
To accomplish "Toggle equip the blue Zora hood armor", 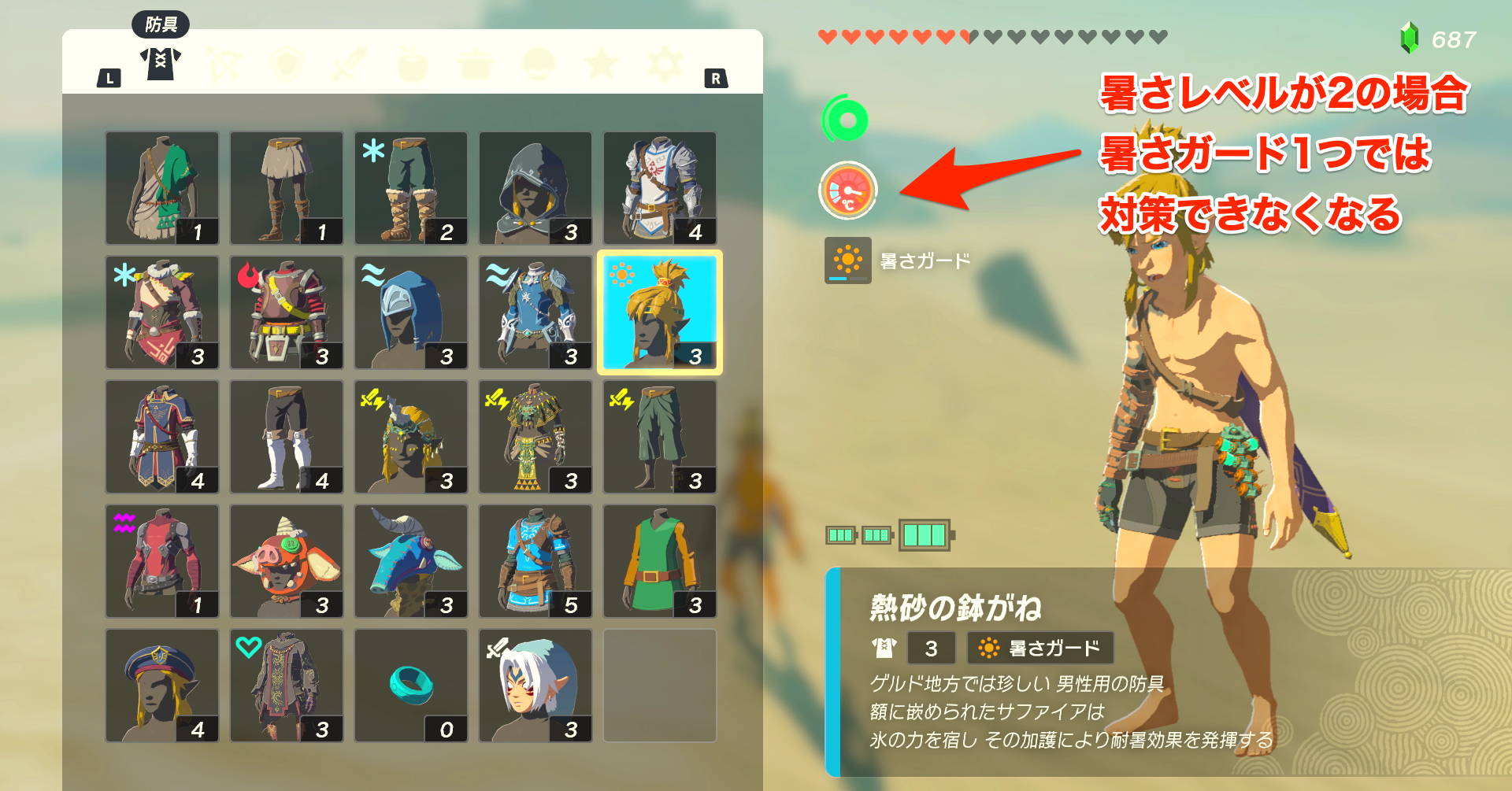I will click(x=410, y=311).
